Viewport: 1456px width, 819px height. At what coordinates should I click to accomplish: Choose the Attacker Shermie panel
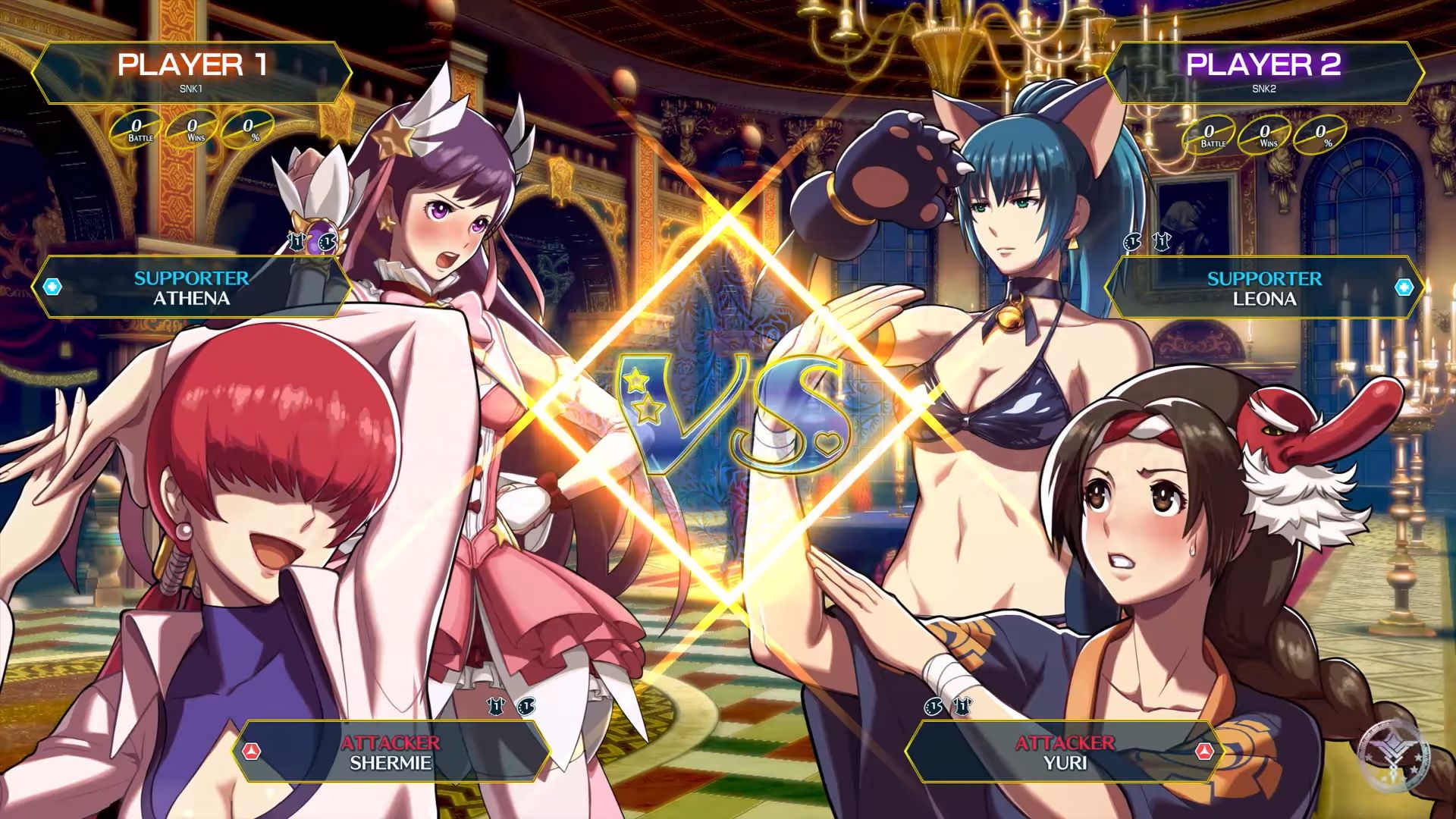point(391,752)
